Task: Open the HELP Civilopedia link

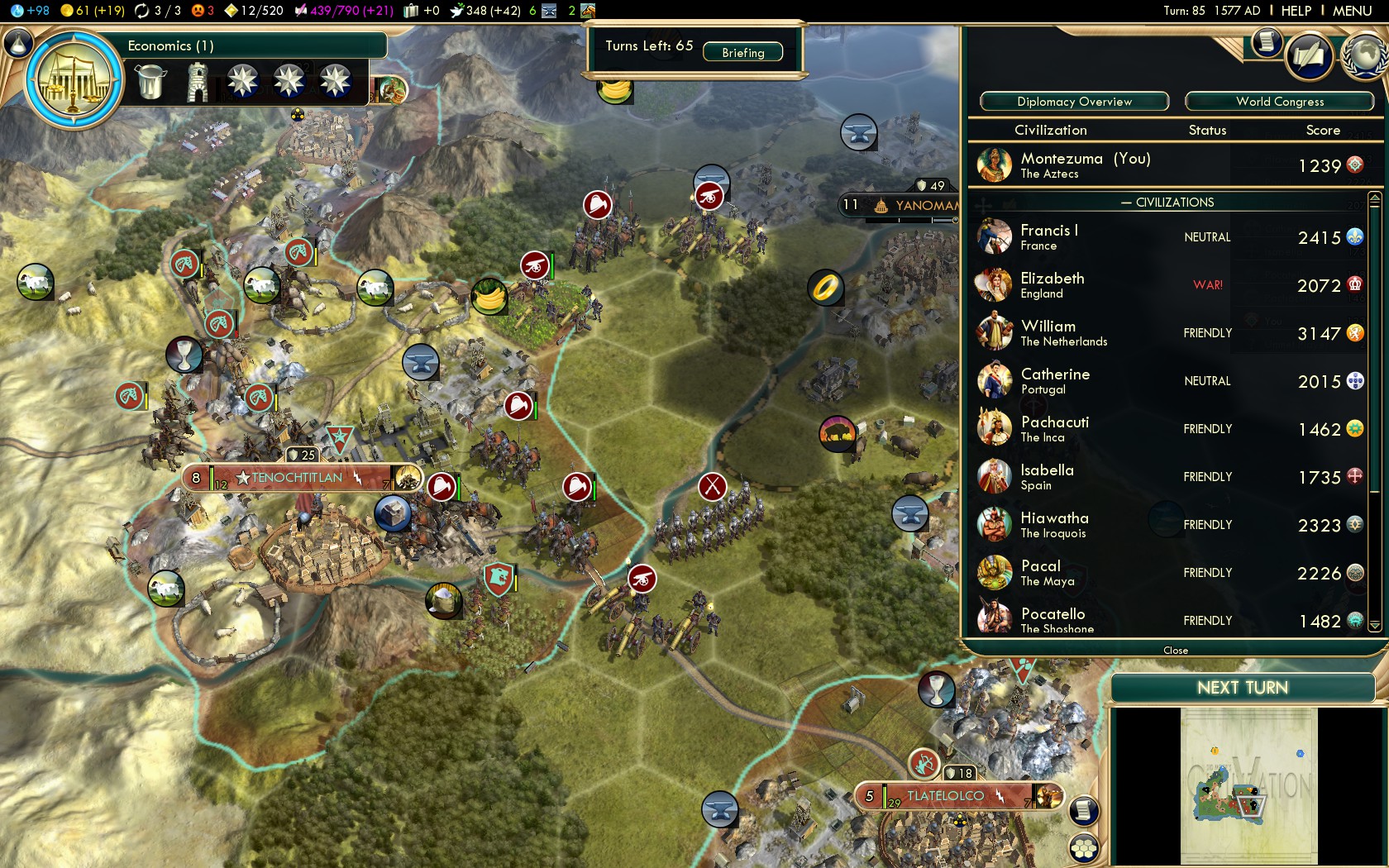Action: [x=1296, y=11]
